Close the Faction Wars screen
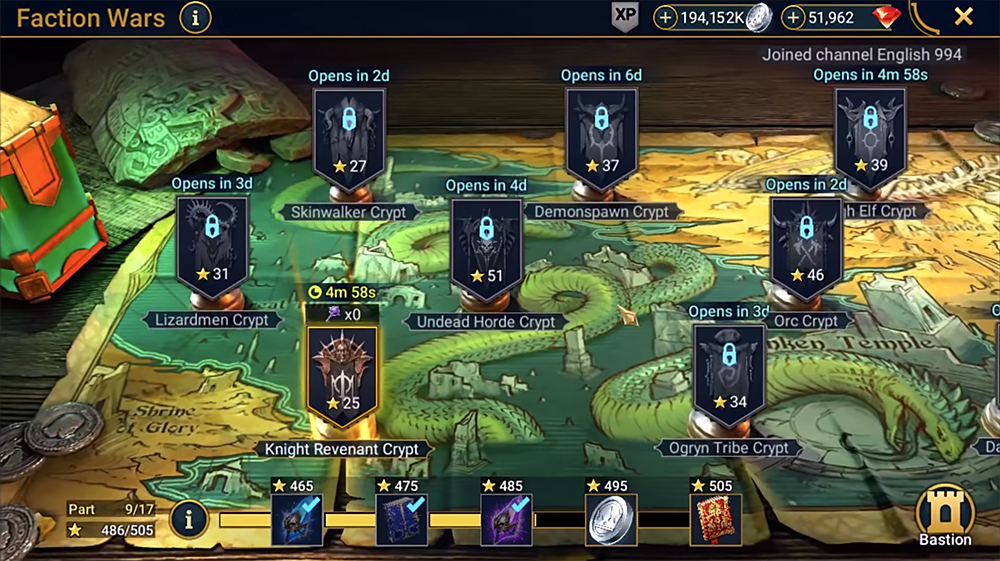This screenshot has height=561, width=1000. (x=963, y=17)
